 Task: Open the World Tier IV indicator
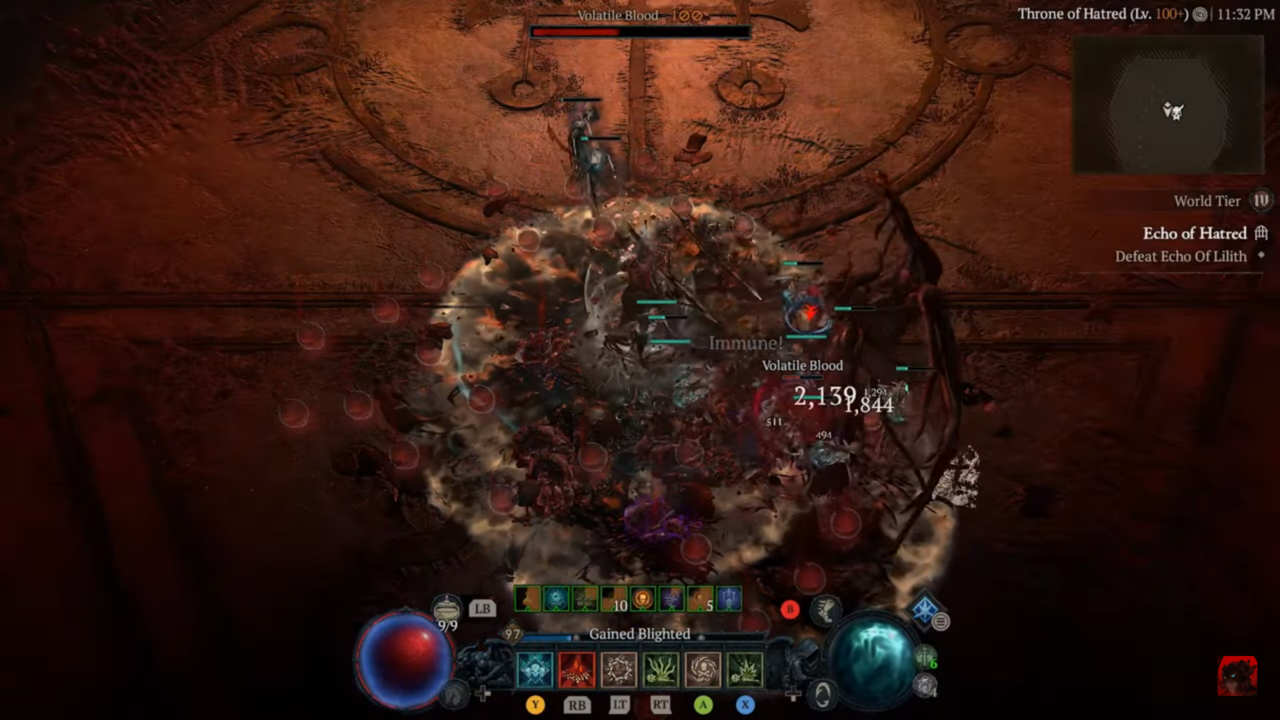[x=1261, y=201]
